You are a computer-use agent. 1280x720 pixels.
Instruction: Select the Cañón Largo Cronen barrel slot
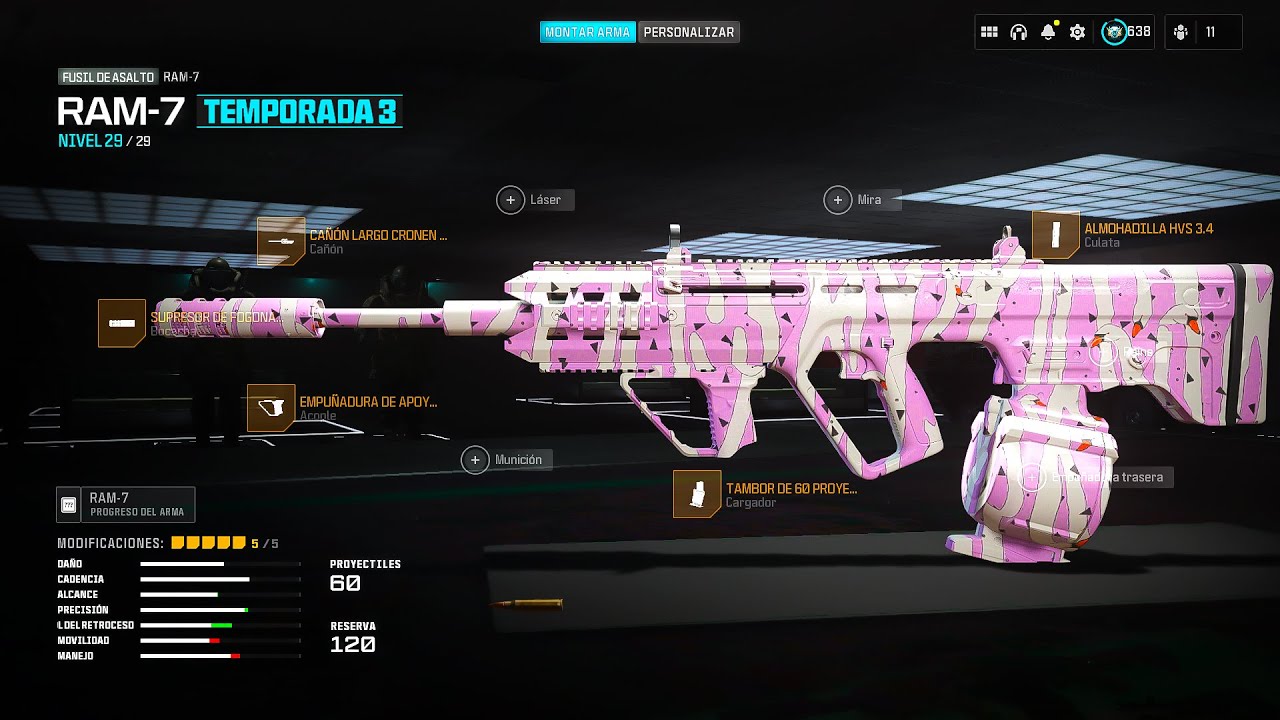pyautogui.click(x=281, y=241)
